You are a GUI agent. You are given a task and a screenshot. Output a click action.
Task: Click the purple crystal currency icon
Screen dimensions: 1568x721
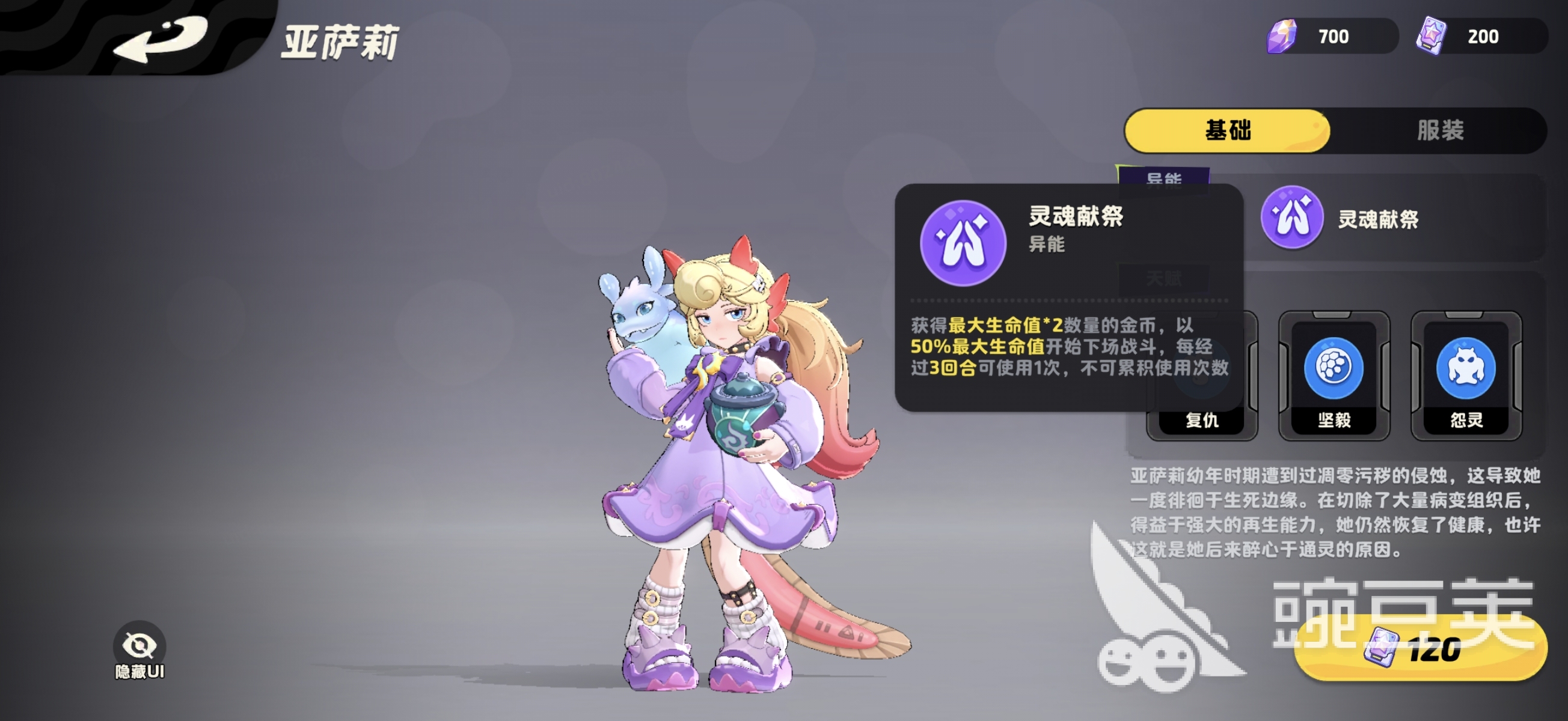tap(1282, 36)
